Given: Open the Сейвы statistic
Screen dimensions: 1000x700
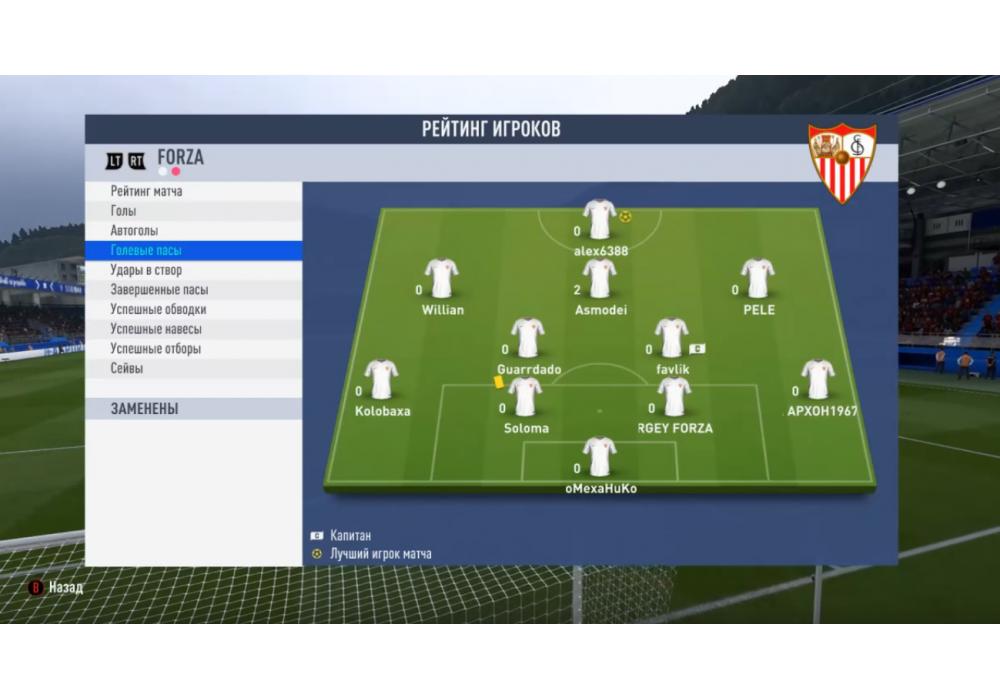Looking at the screenshot, I should point(127,369).
